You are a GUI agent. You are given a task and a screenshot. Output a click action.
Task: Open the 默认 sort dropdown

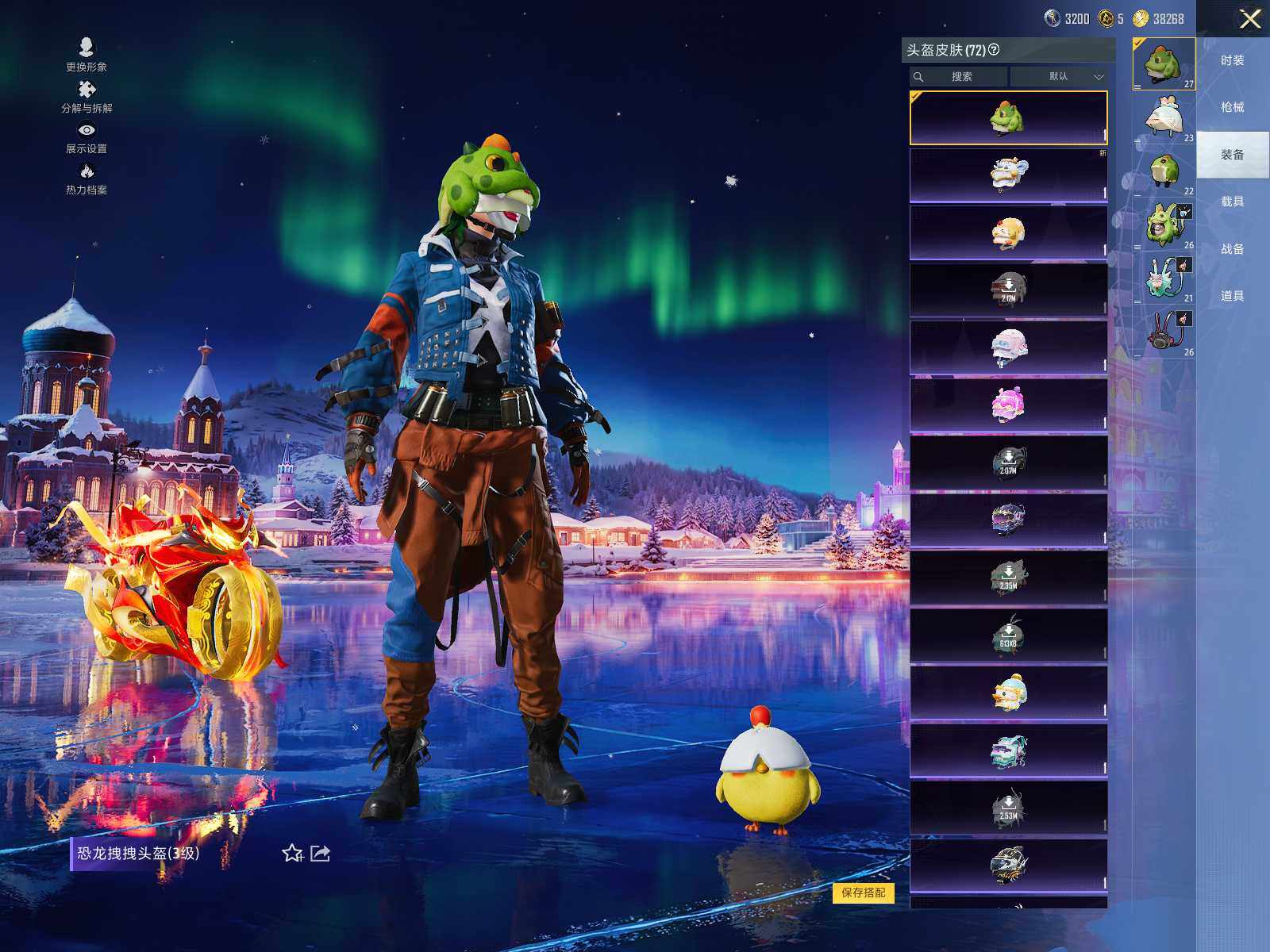pos(1059,77)
